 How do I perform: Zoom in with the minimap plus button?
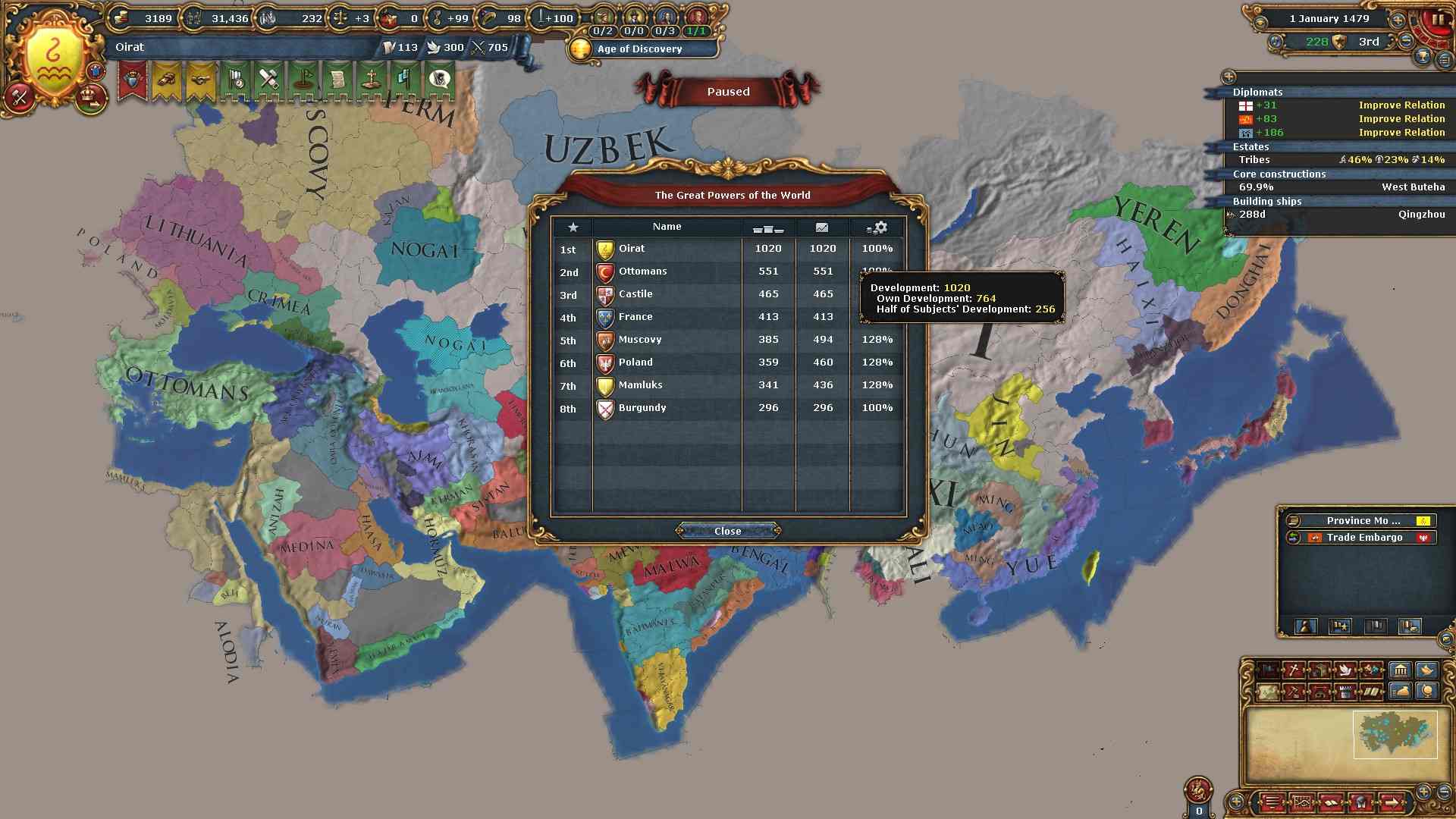click(x=1423, y=791)
